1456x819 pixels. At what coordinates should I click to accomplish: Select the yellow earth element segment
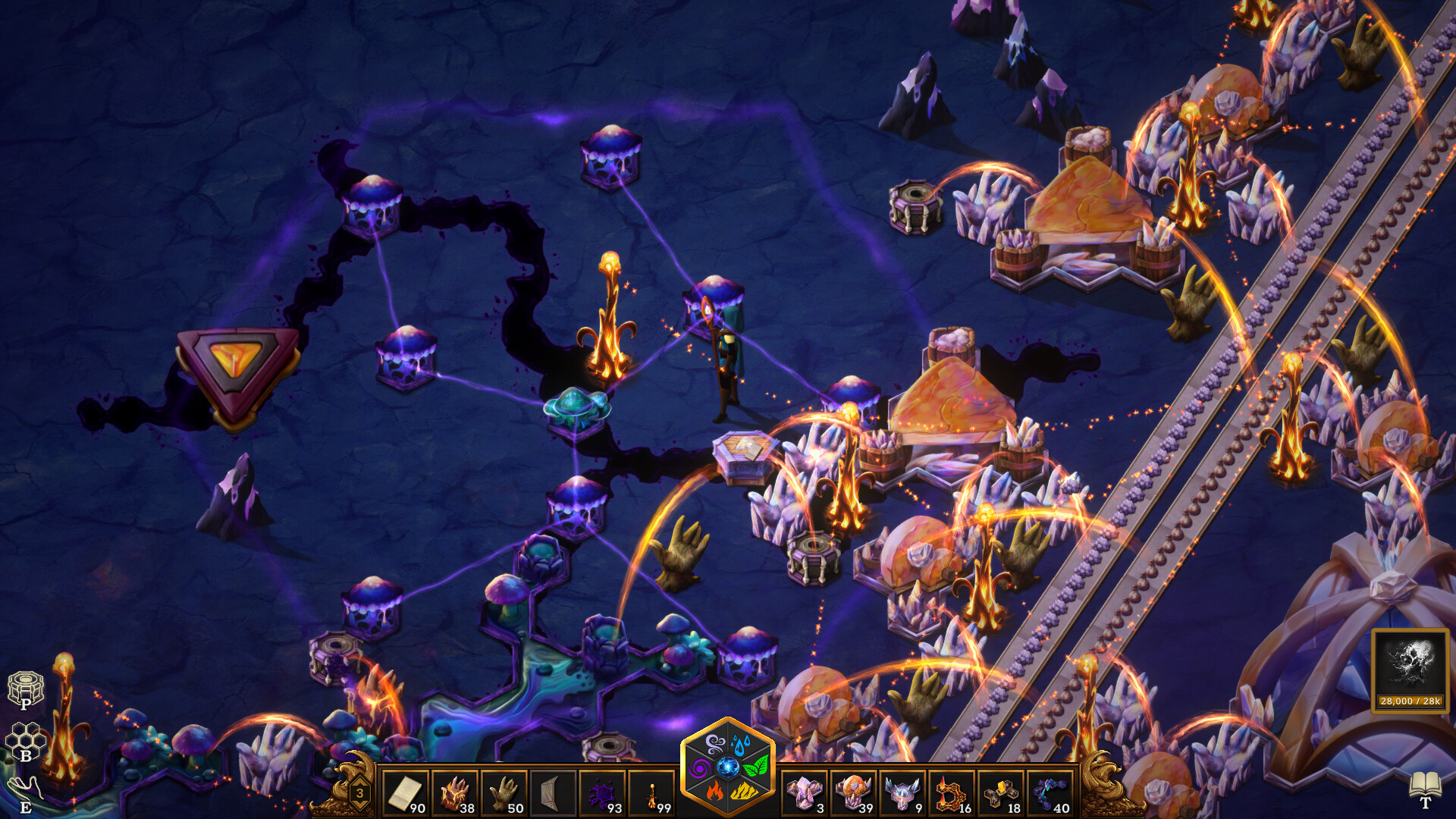(744, 791)
